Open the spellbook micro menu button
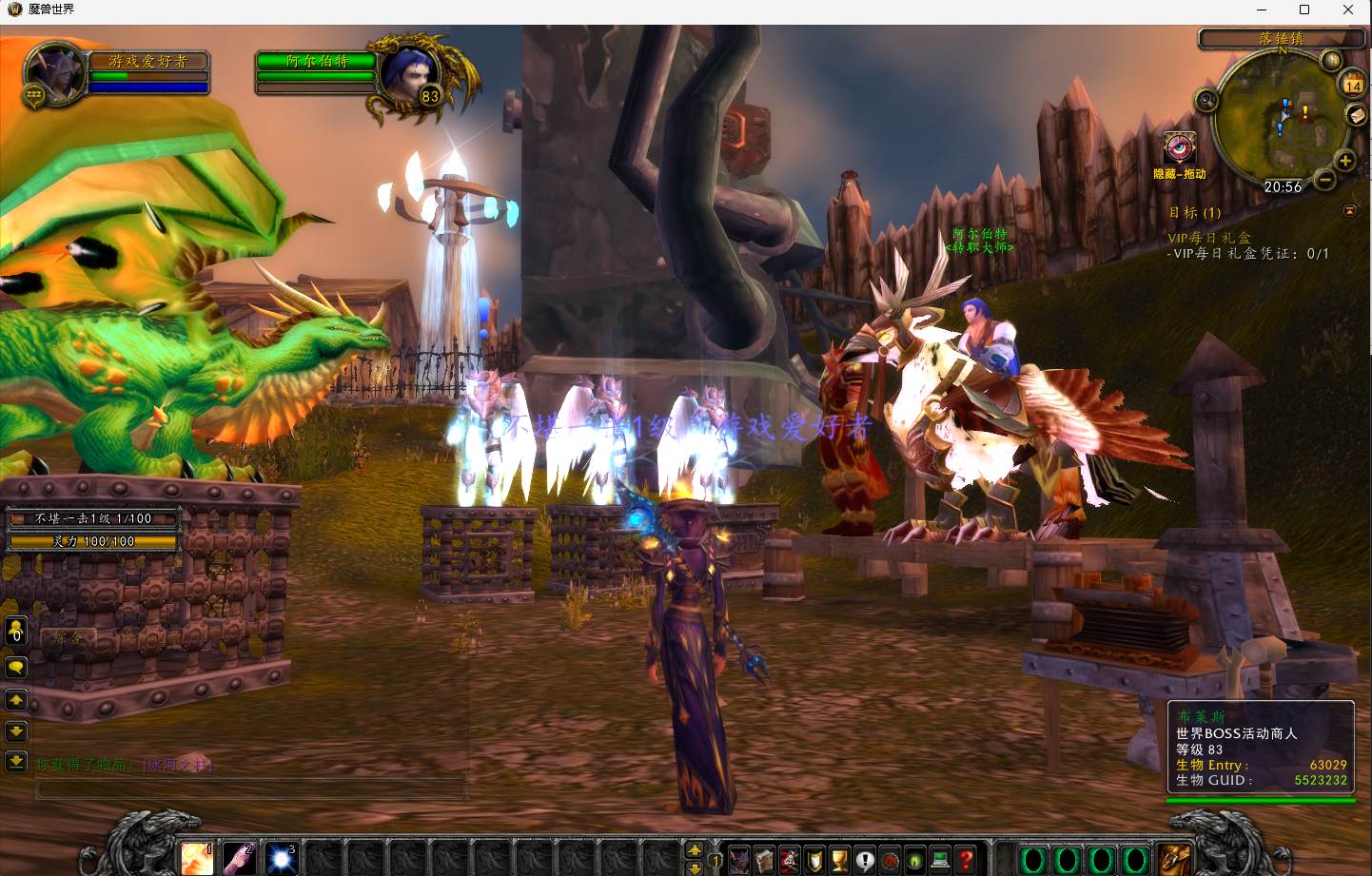Screen dimensions: 1372x876 764,860
